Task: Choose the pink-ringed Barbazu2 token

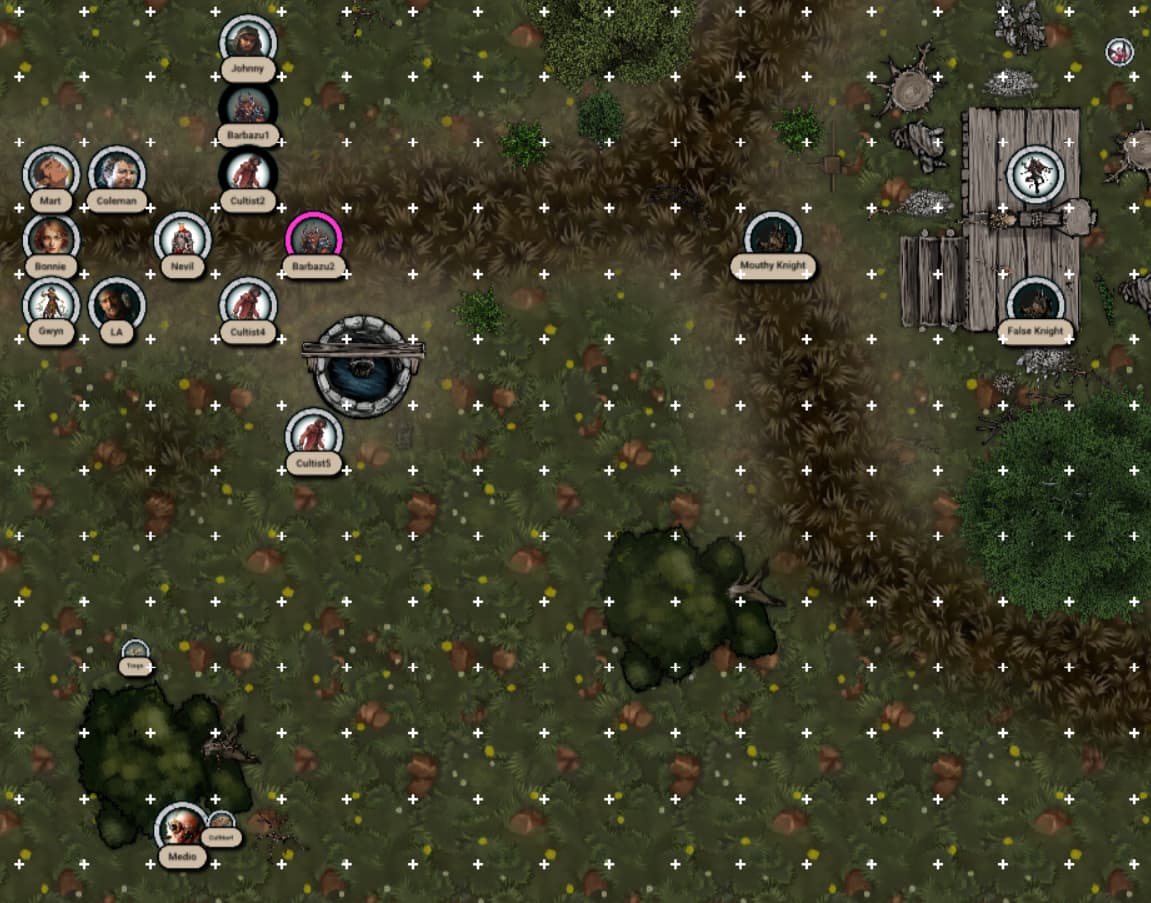Action: 314,239
